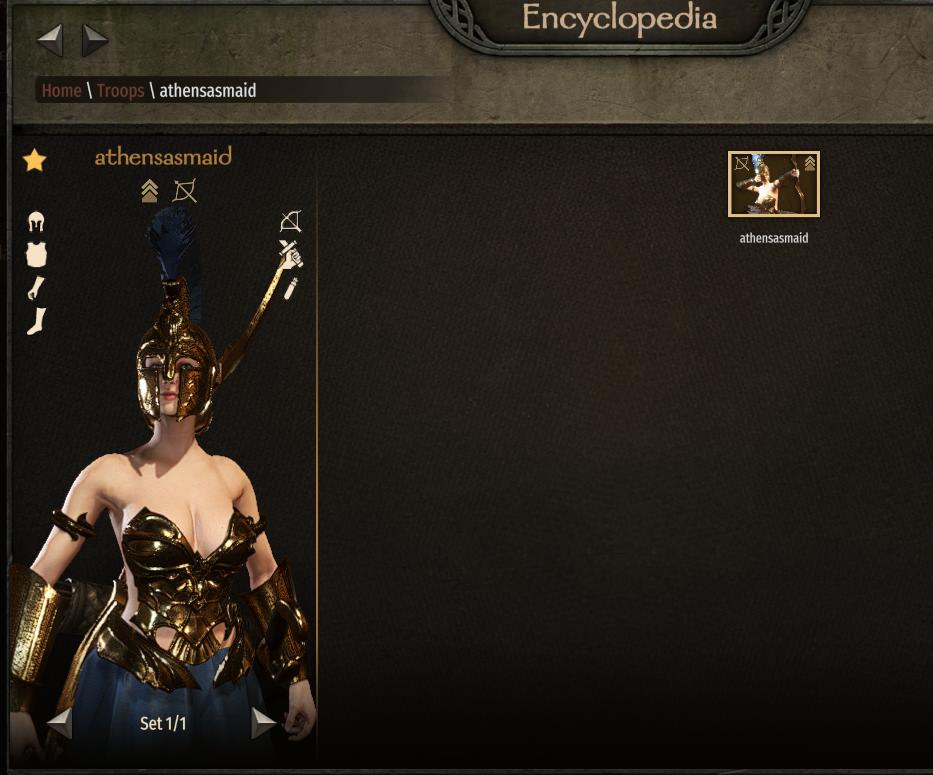Toggle the gold favorite star

tap(35, 160)
